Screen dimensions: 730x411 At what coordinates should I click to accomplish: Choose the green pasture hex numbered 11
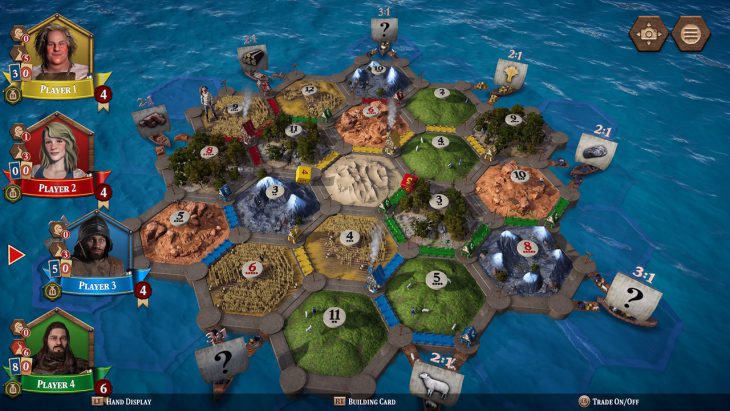[x=335, y=318]
